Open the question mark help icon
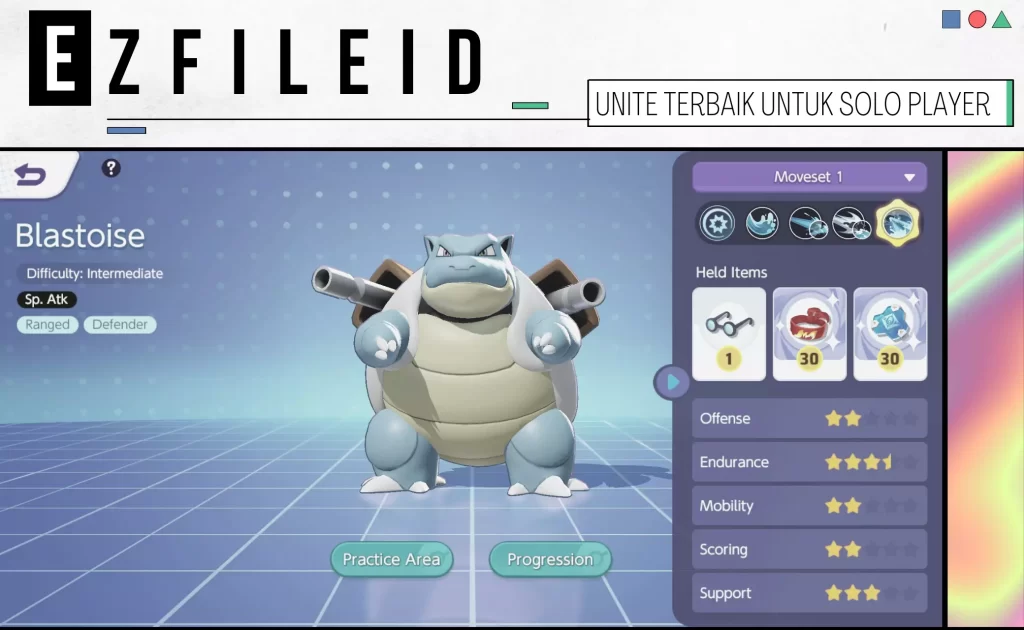Viewport: 1024px width, 630px height. (111, 168)
